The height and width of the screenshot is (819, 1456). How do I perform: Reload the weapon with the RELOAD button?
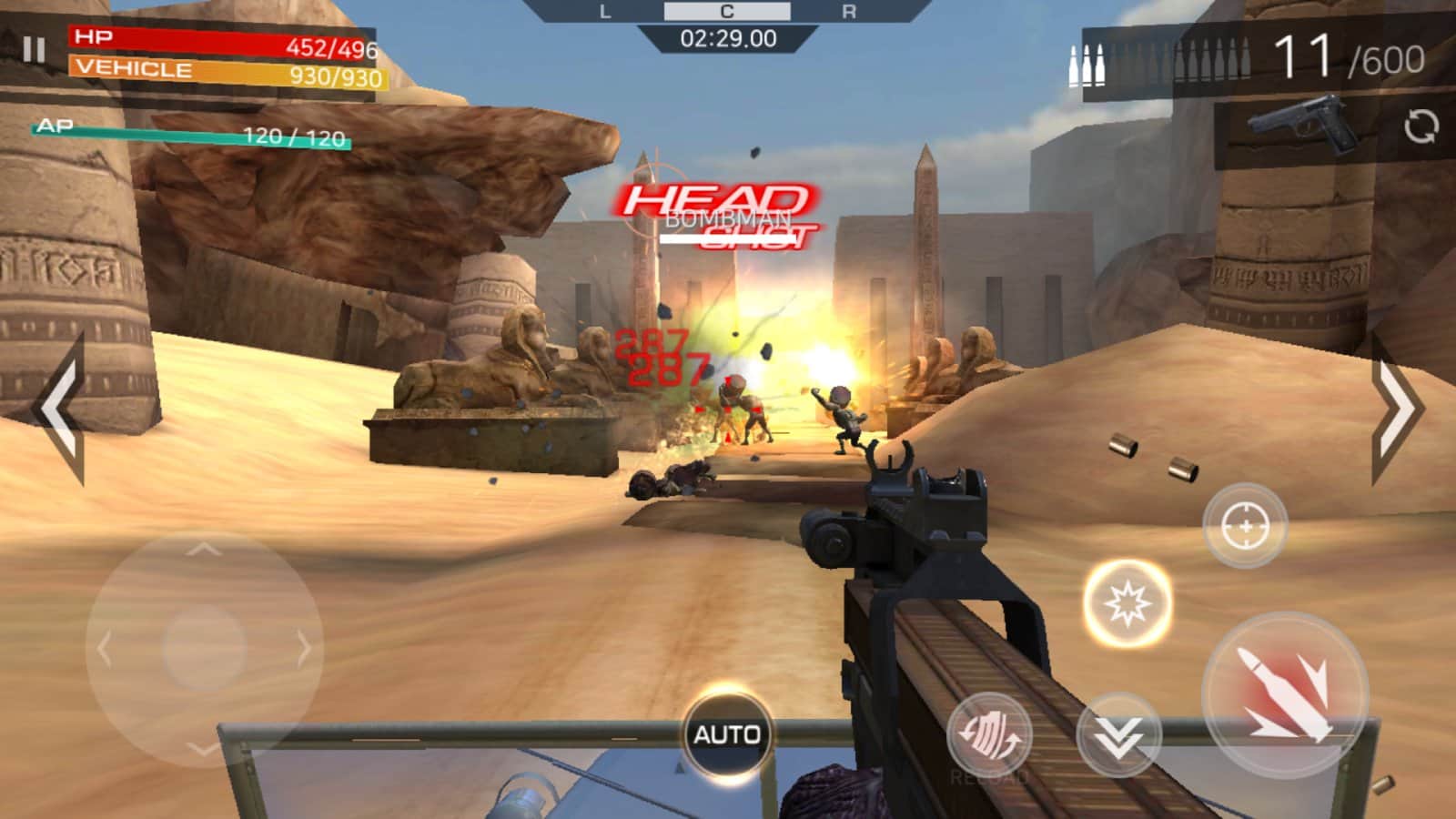click(989, 735)
